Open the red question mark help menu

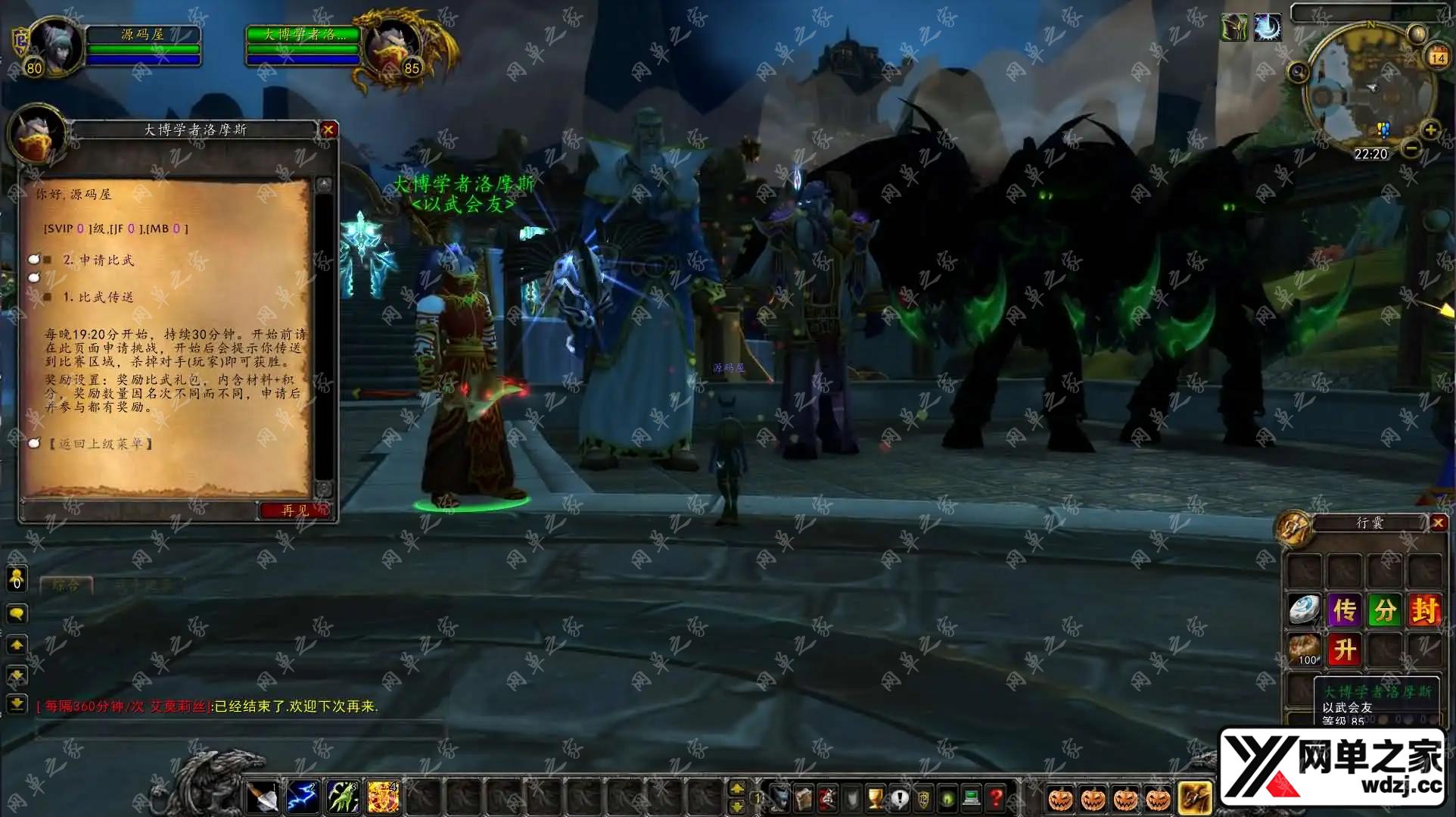point(996,797)
